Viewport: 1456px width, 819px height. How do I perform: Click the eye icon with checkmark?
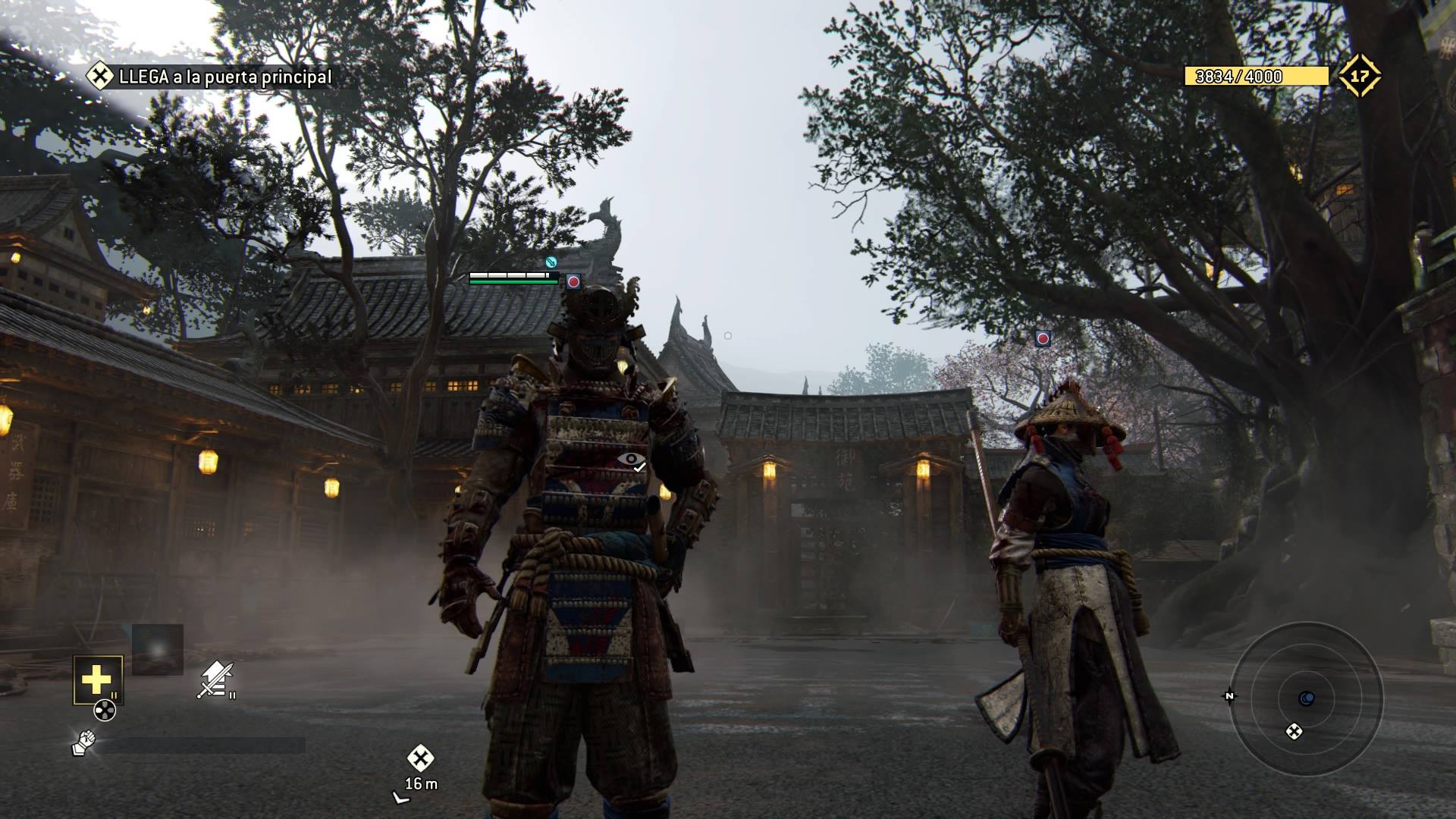631,460
